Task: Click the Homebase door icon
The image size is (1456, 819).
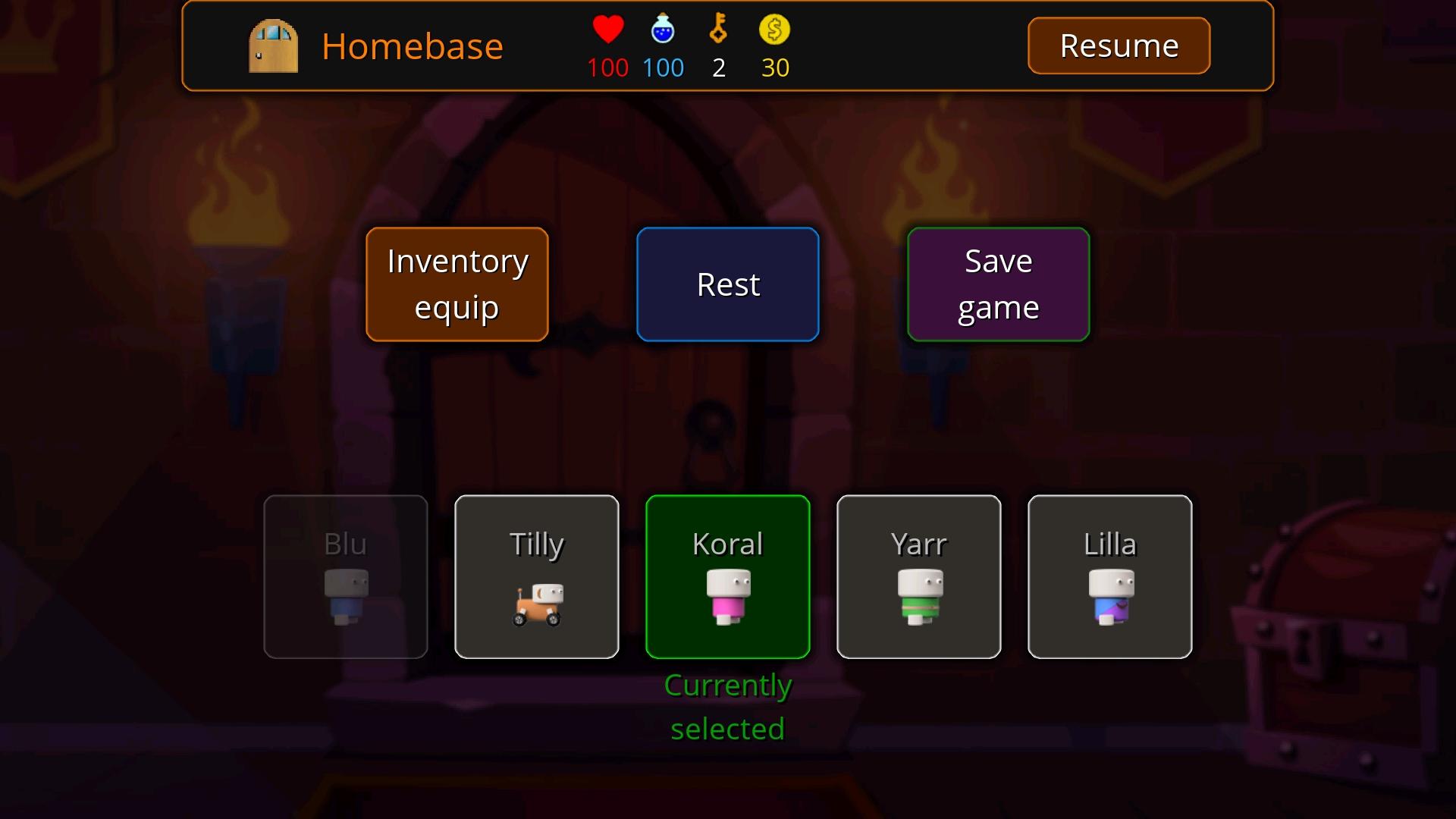Action: 275,45
